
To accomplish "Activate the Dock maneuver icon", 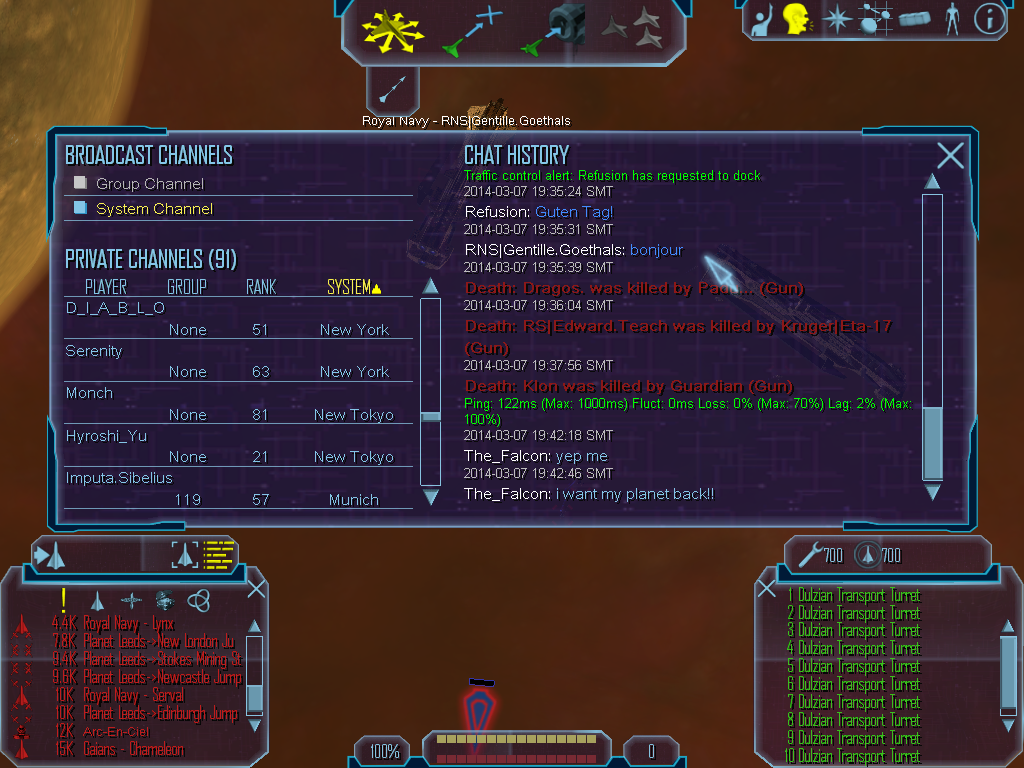I will 556,28.
